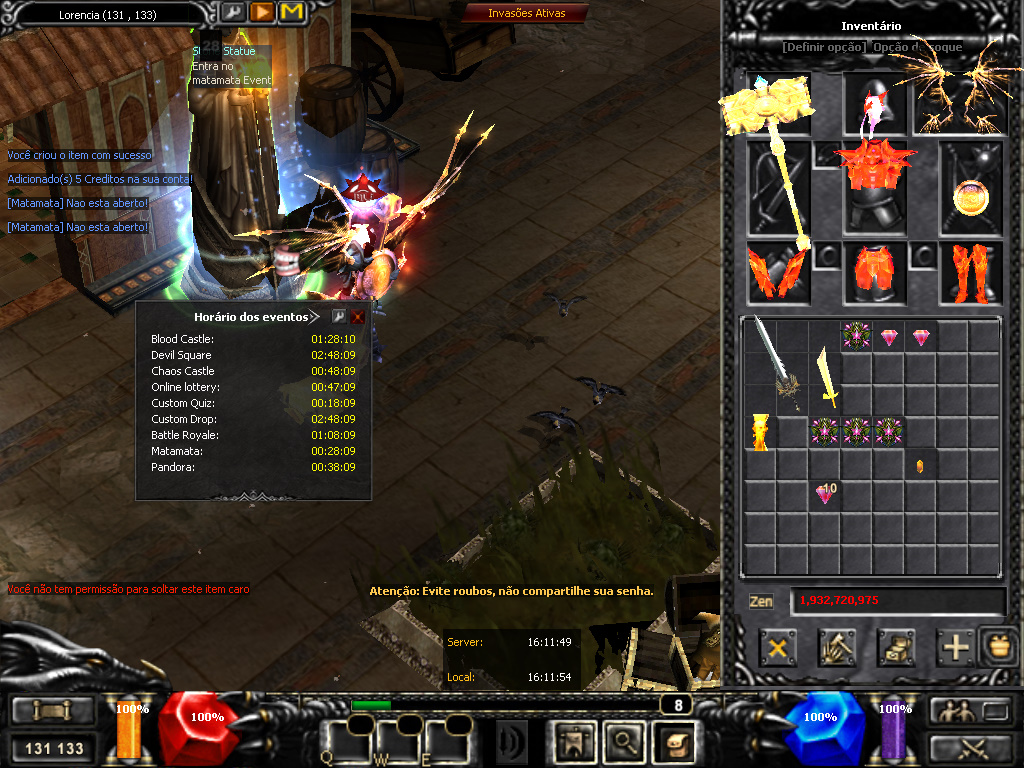Select the stacked pink jewel marked 10

(825, 493)
